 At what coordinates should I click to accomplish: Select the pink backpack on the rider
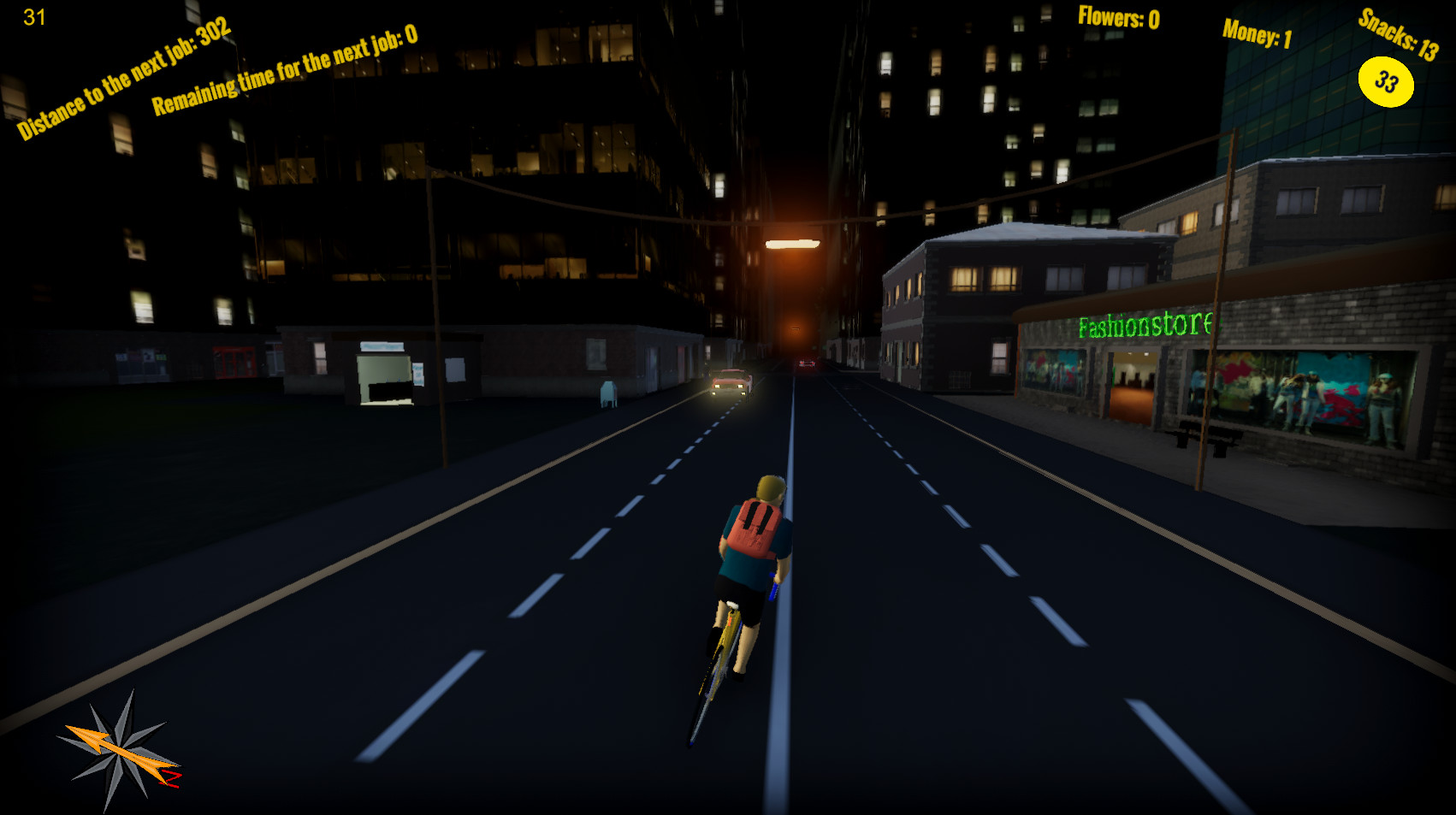point(756,526)
